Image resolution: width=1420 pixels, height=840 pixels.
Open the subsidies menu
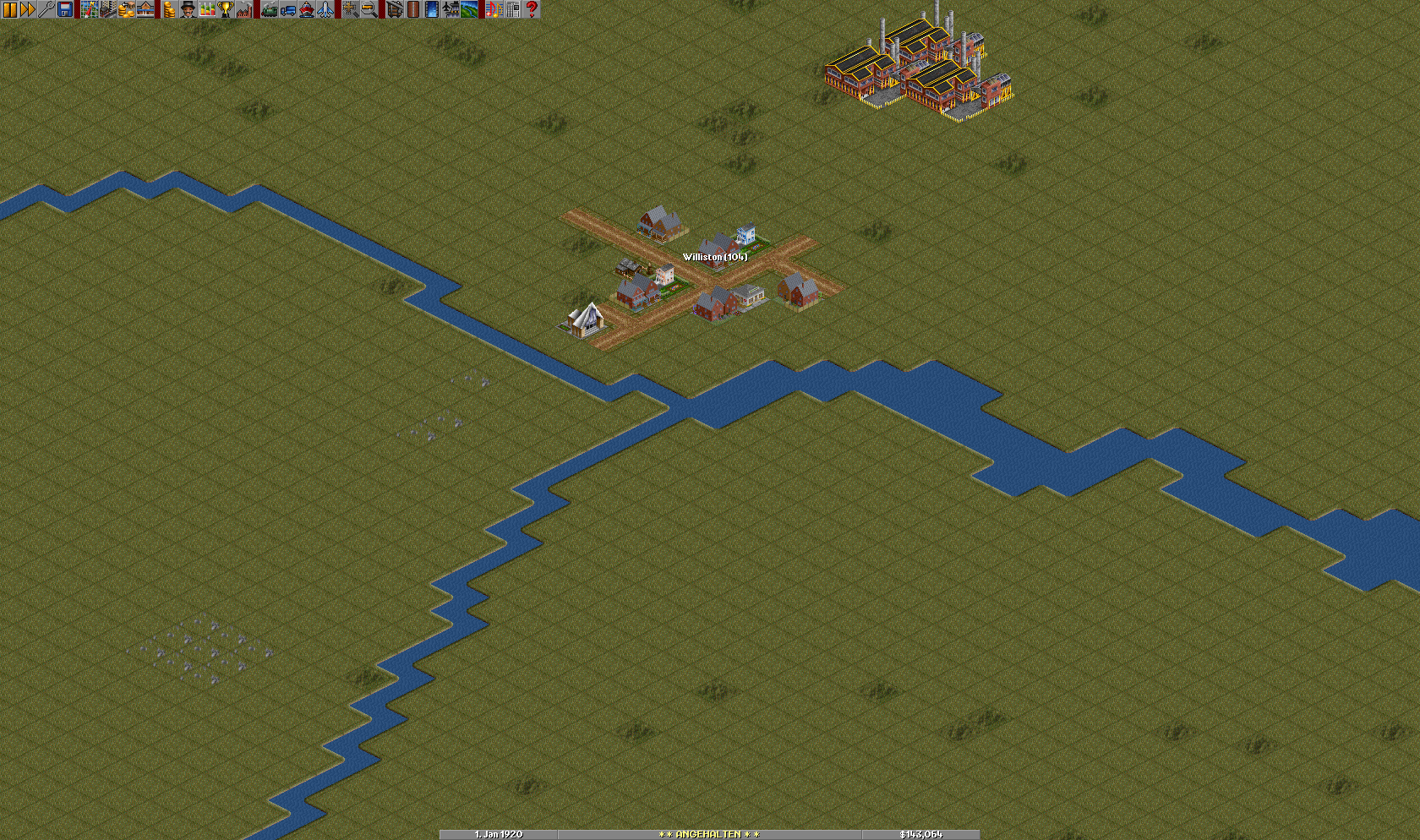(x=126, y=9)
